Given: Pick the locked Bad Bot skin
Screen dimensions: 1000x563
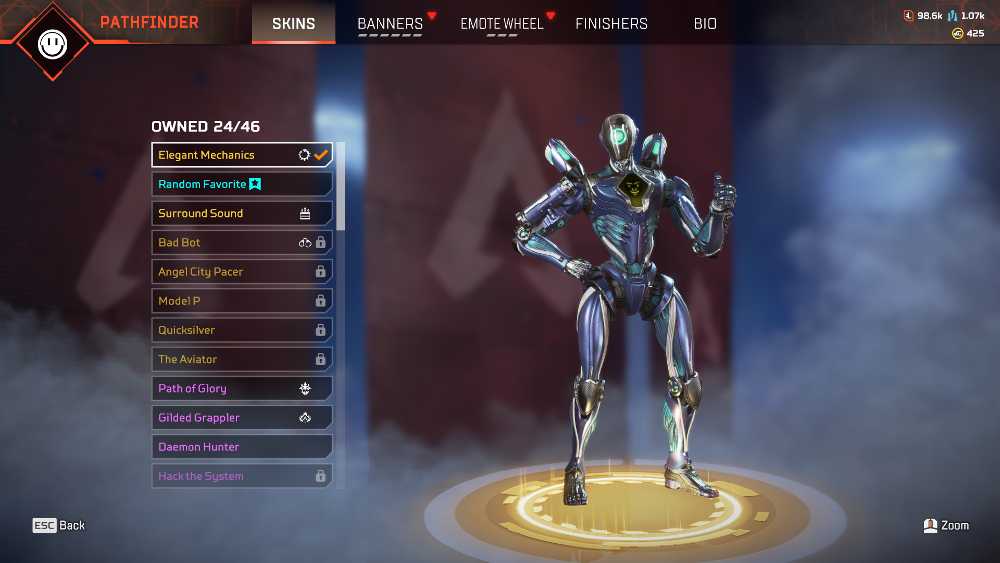Looking at the screenshot, I should tap(242, 242).
